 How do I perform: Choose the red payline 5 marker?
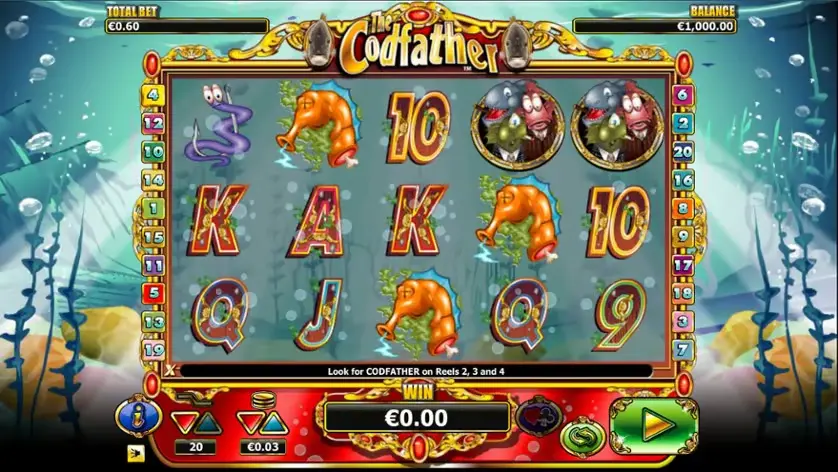pos(153,293)
